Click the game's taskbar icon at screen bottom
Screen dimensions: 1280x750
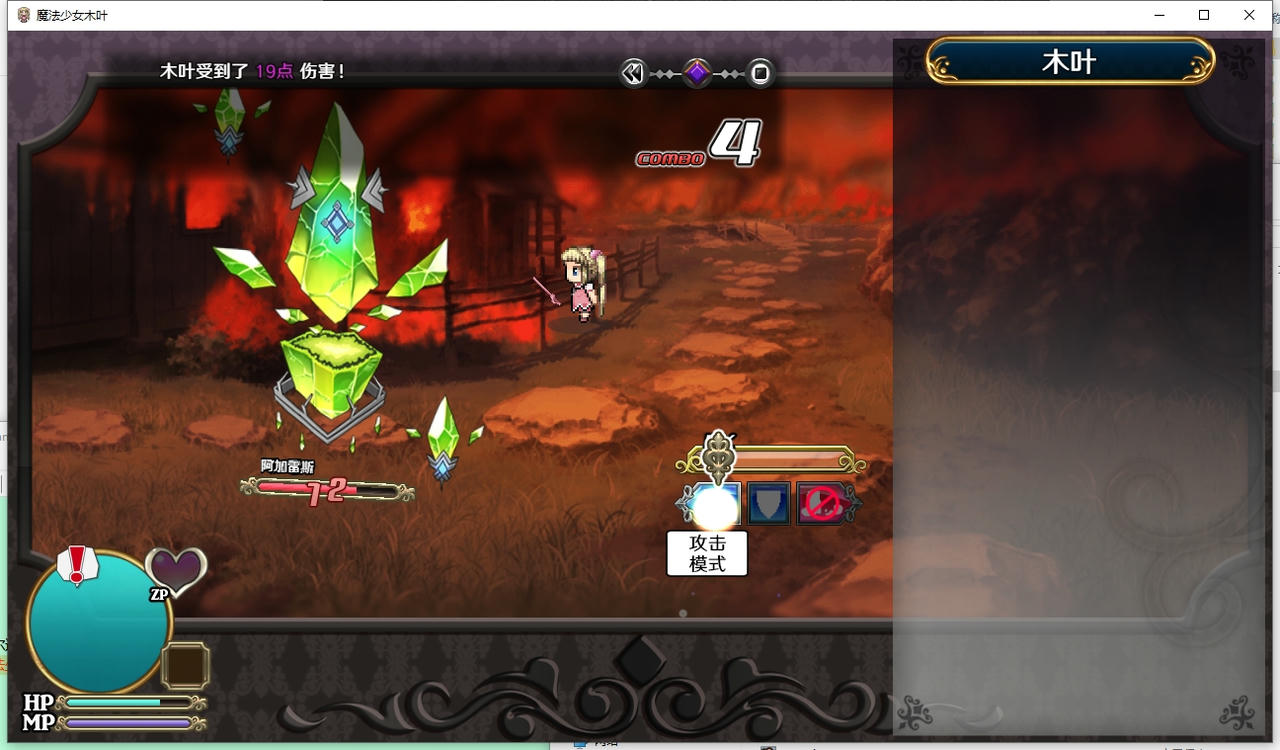(x=582, y=744)
